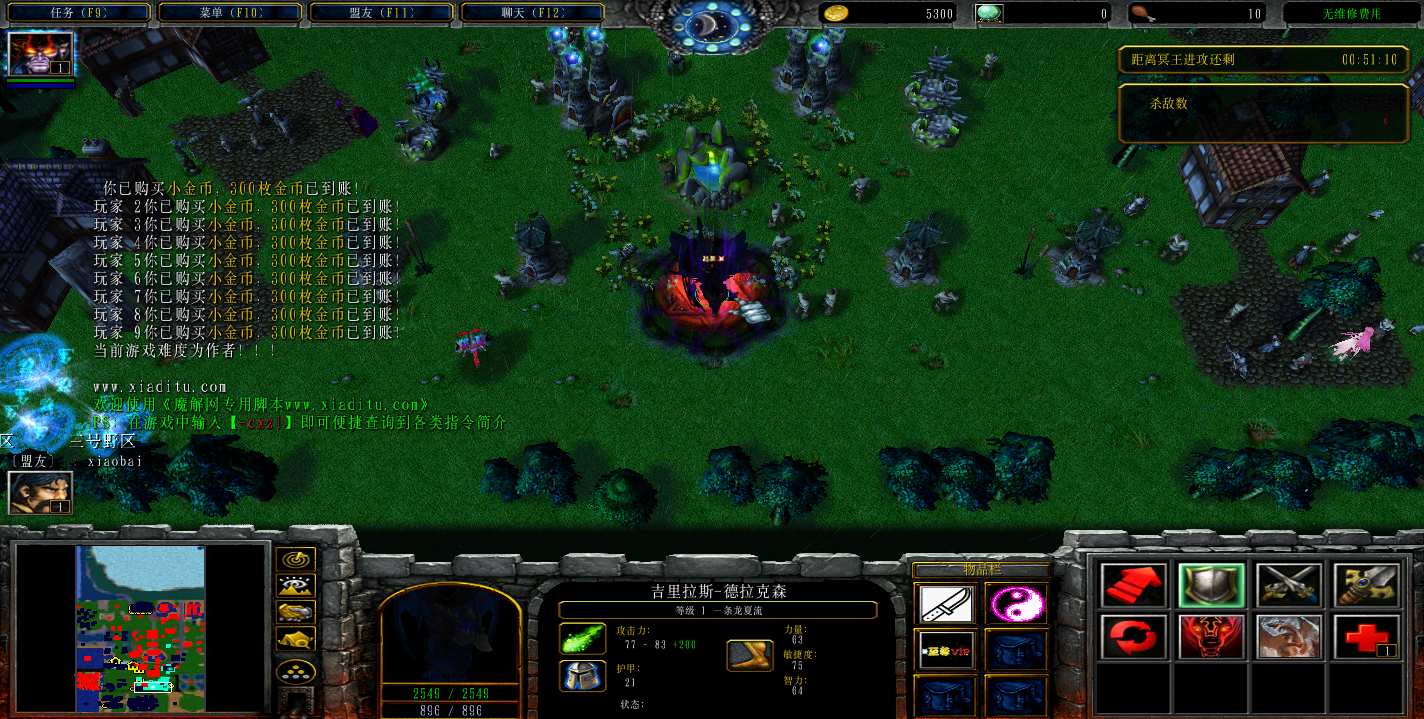This screenshot has width=1424, height=719.
Task: Click the shield command icon
Action: click(1211, 586)
